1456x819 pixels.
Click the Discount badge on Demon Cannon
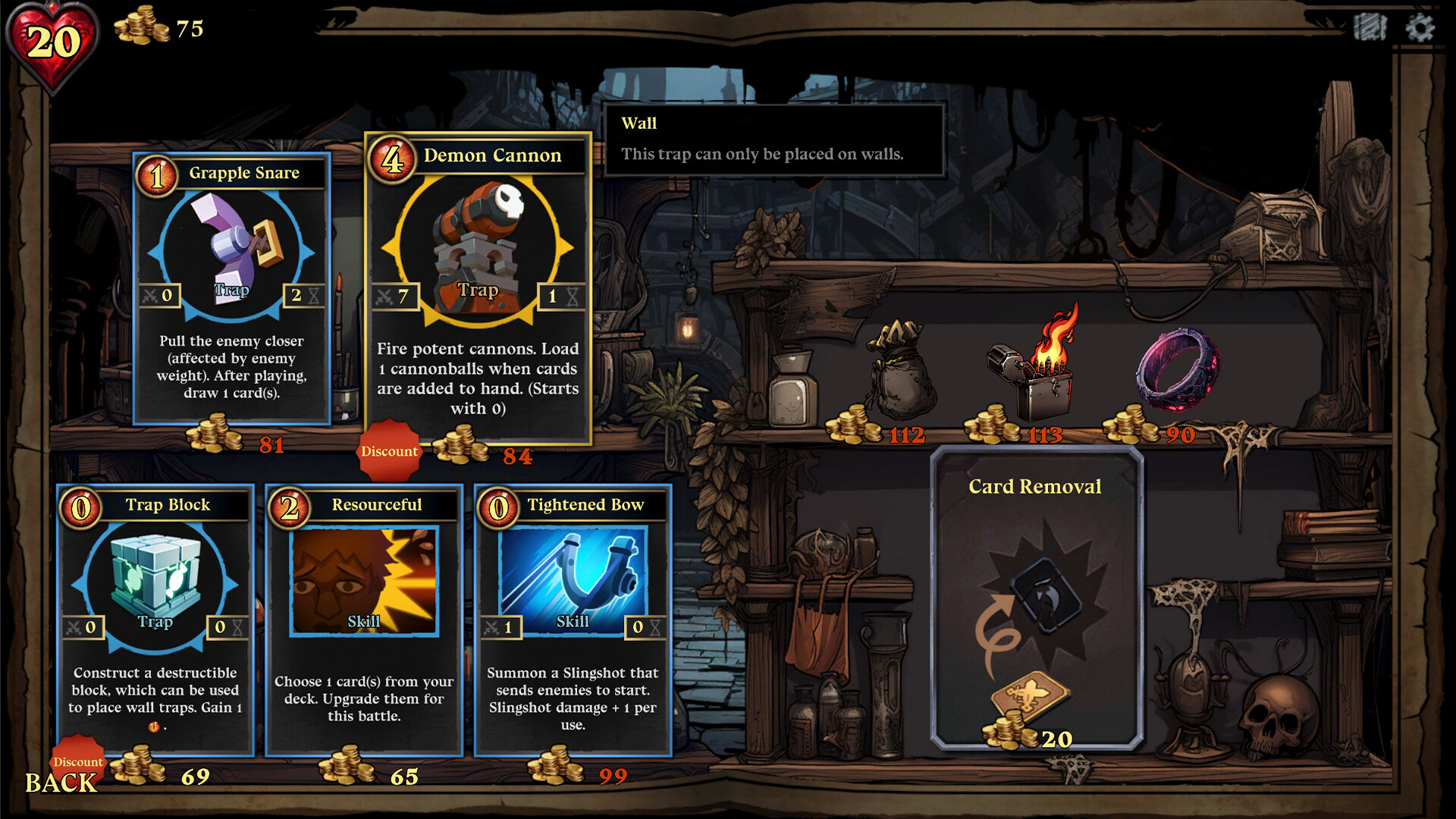tap(389, 450)
